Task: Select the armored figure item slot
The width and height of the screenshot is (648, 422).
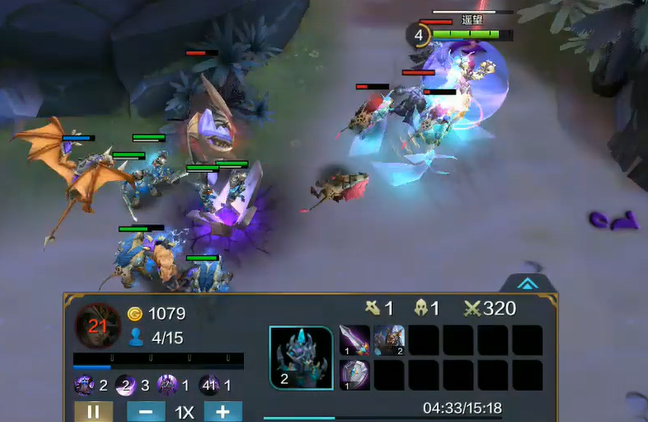Action: point(389,340)
